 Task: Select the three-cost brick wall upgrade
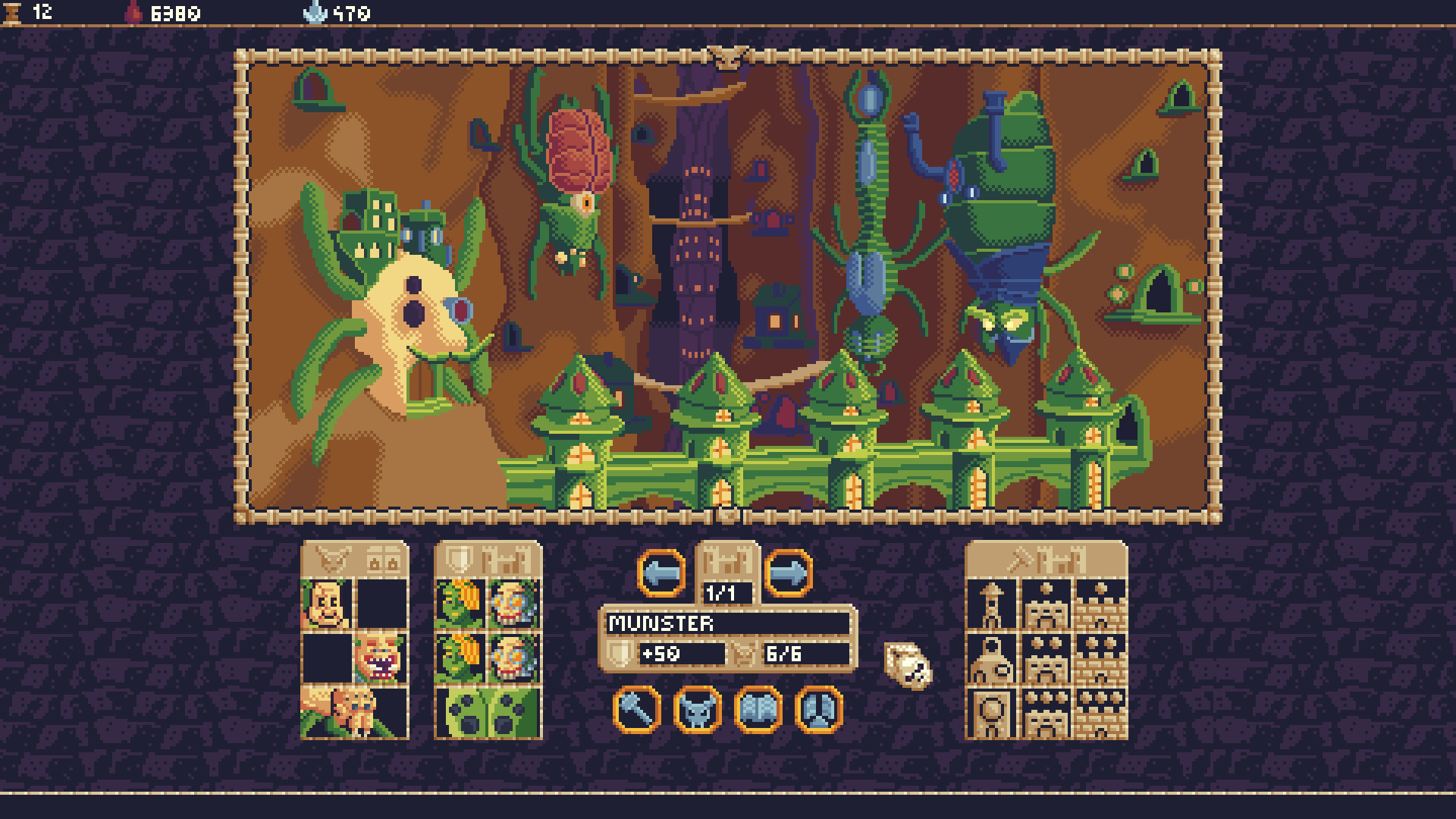coord(1100,714)
